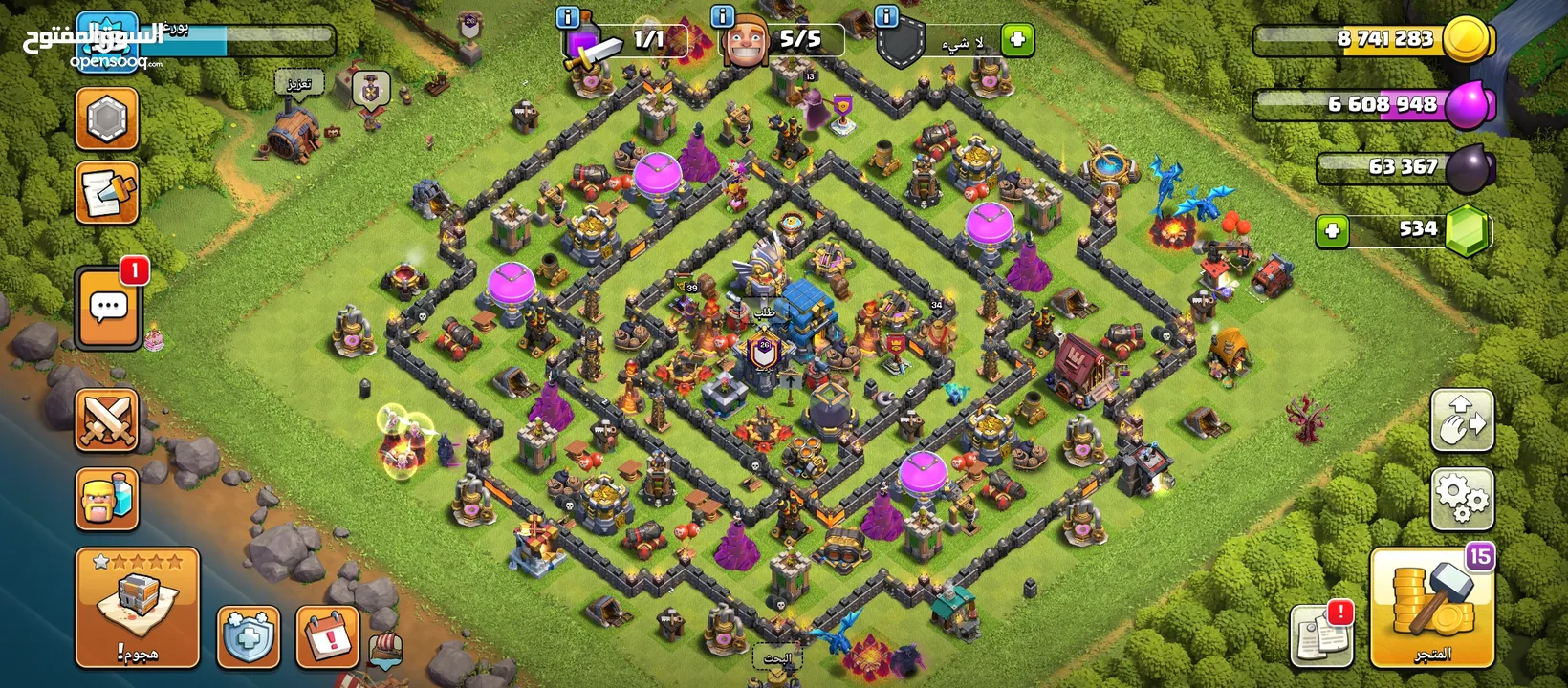Open the notes list with red alert
Image resolution: width=1568 pixels, height=688 pixels.
[x=1321, y=634]
